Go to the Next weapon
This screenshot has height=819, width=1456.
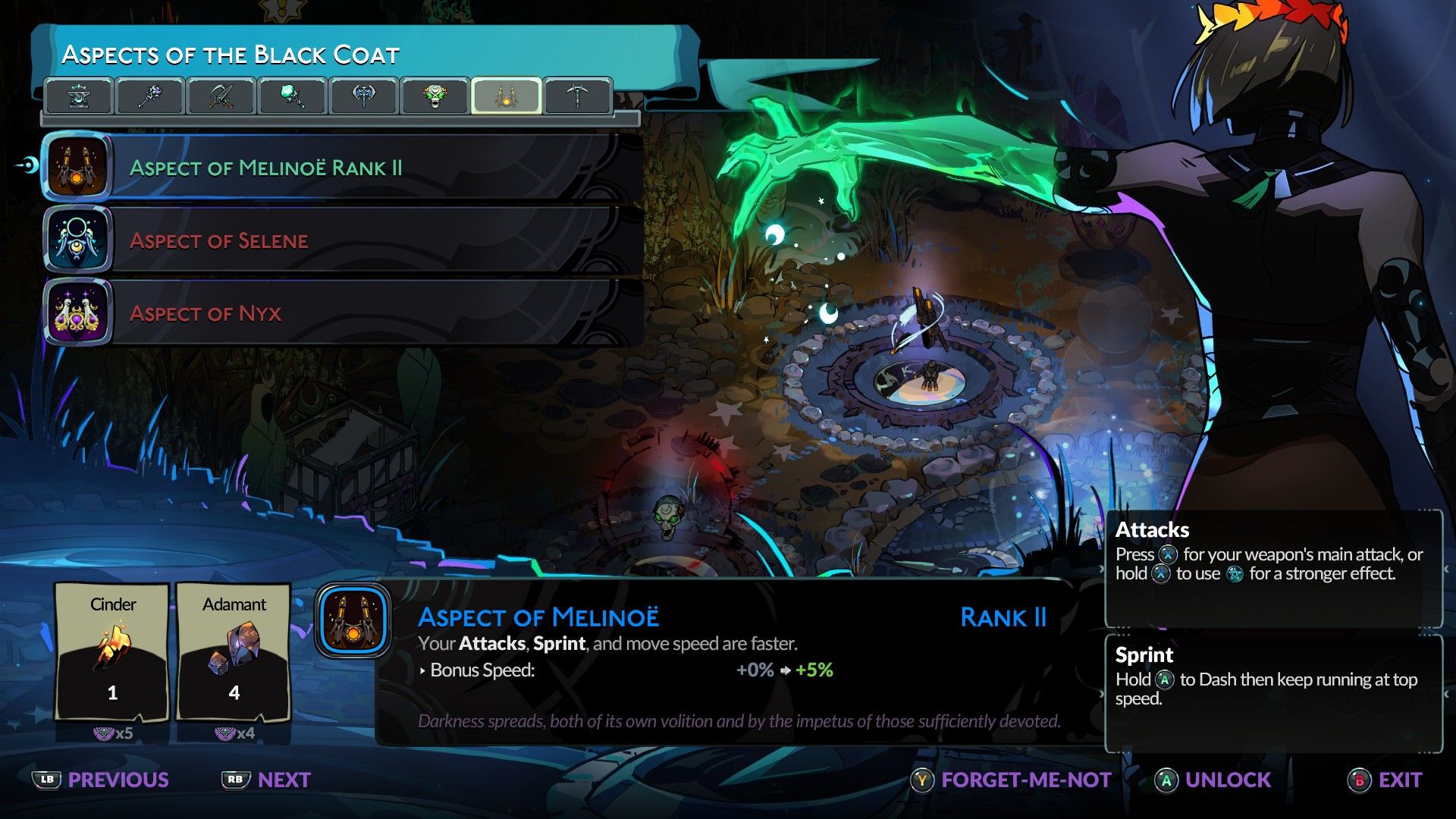tap(266, 780)
